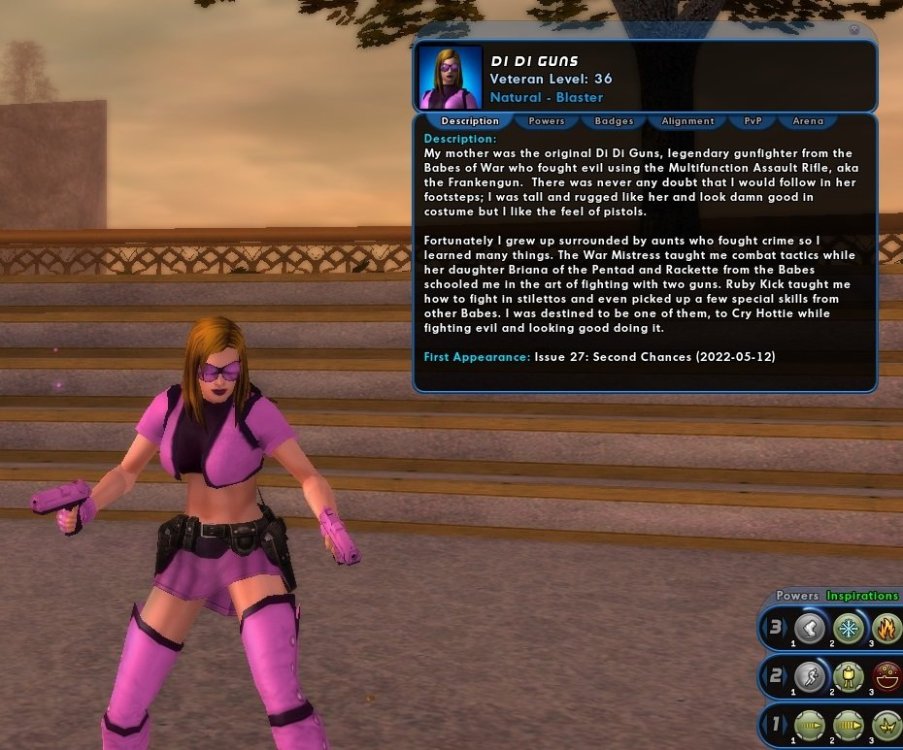This screenshot has width=903, height=750.
Task: Use the red bowl power icon
Action: pos(887,677)
